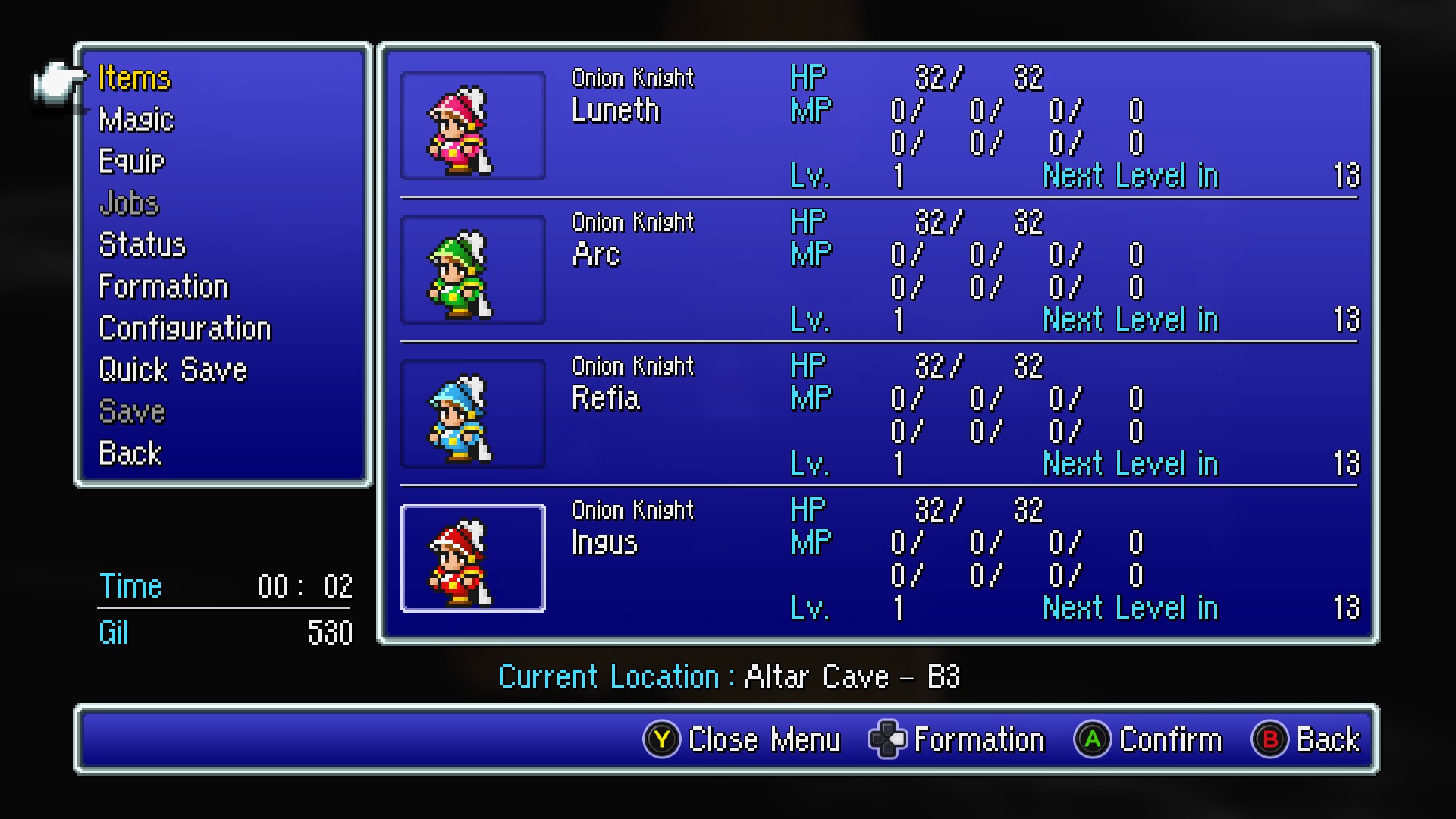Viewport: 1456px width, 819px height.
Task: Click Confirm in the bottom bar
Action: coord(1148,739)
